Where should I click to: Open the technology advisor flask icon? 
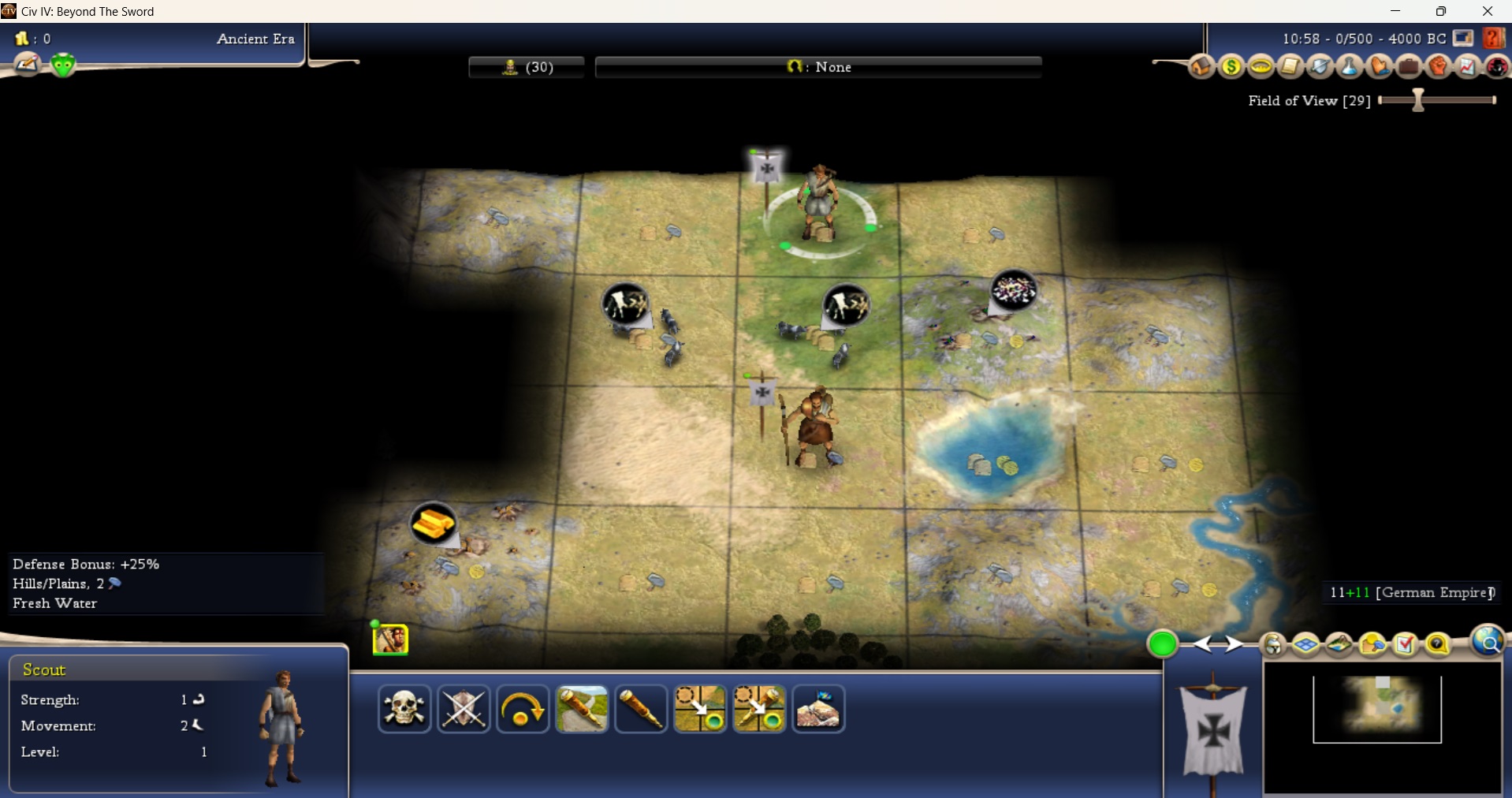pos(1350,67)
